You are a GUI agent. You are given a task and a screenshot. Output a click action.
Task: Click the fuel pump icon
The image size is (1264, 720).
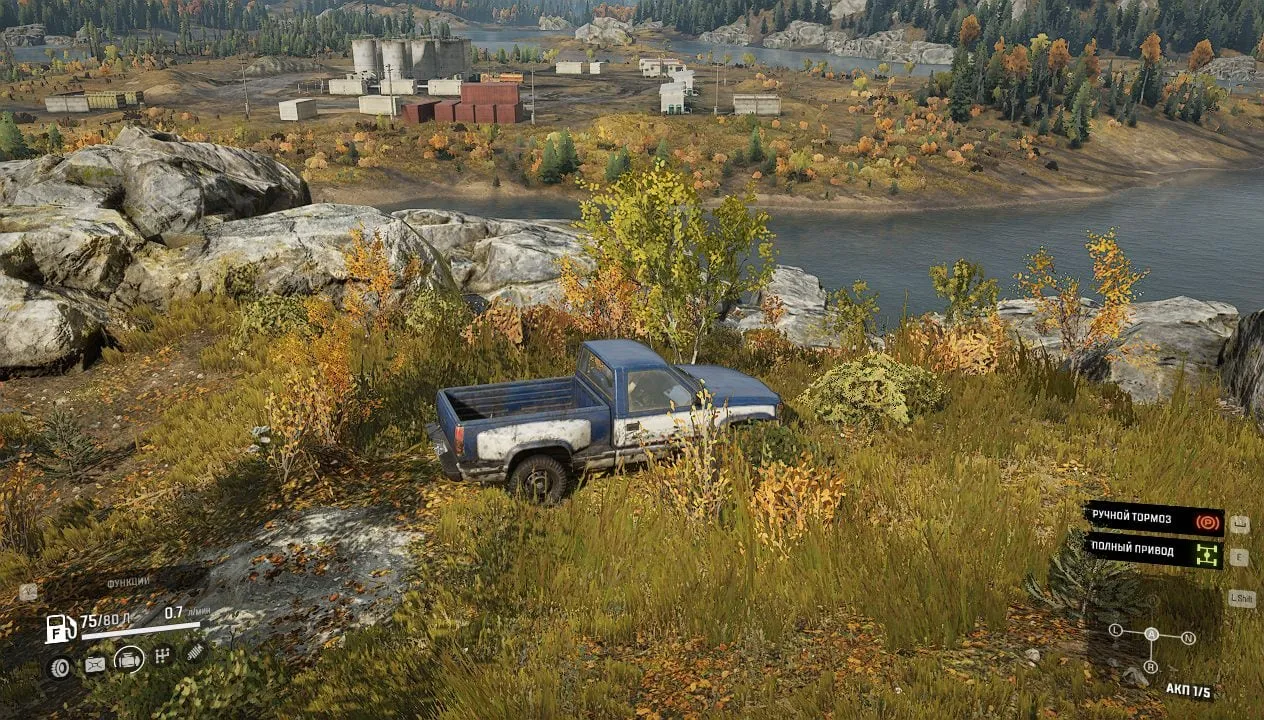60,628
